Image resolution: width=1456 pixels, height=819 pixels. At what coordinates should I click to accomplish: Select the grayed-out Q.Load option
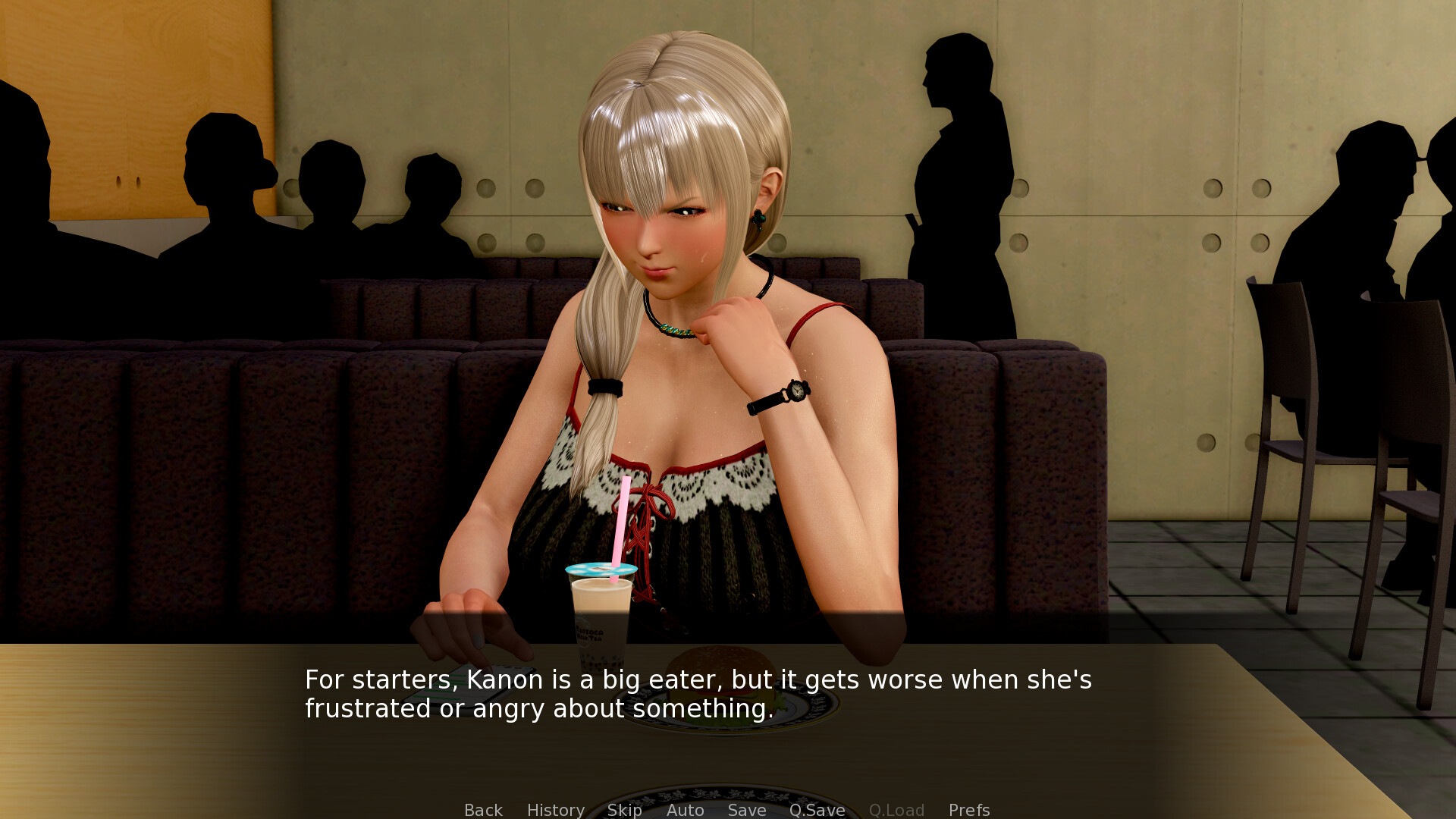(896, 810)
